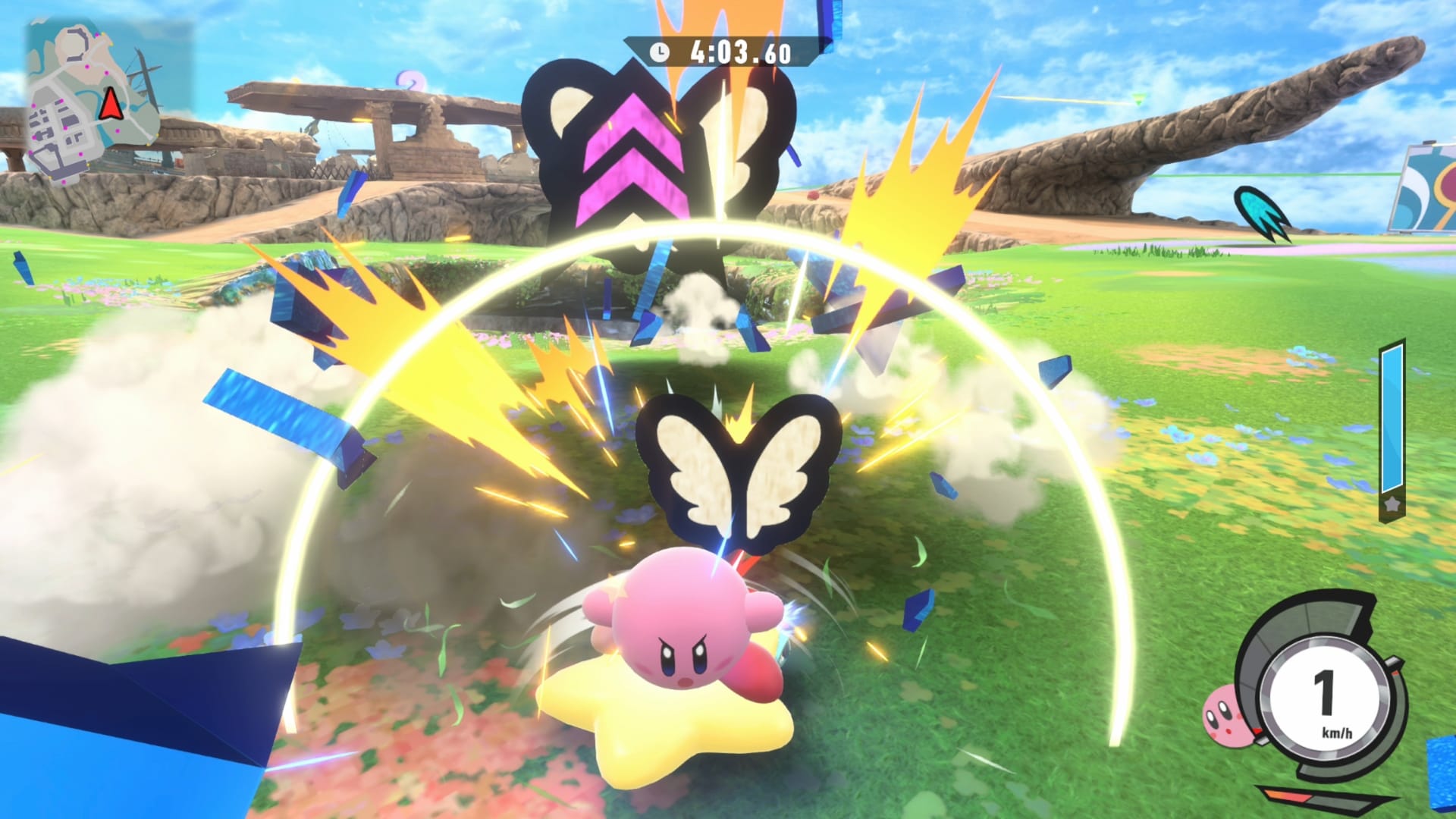The image size is (1456, 819).
Task: Toggle the km/h unit label on the speedometer
Action: click(1338, 733)
